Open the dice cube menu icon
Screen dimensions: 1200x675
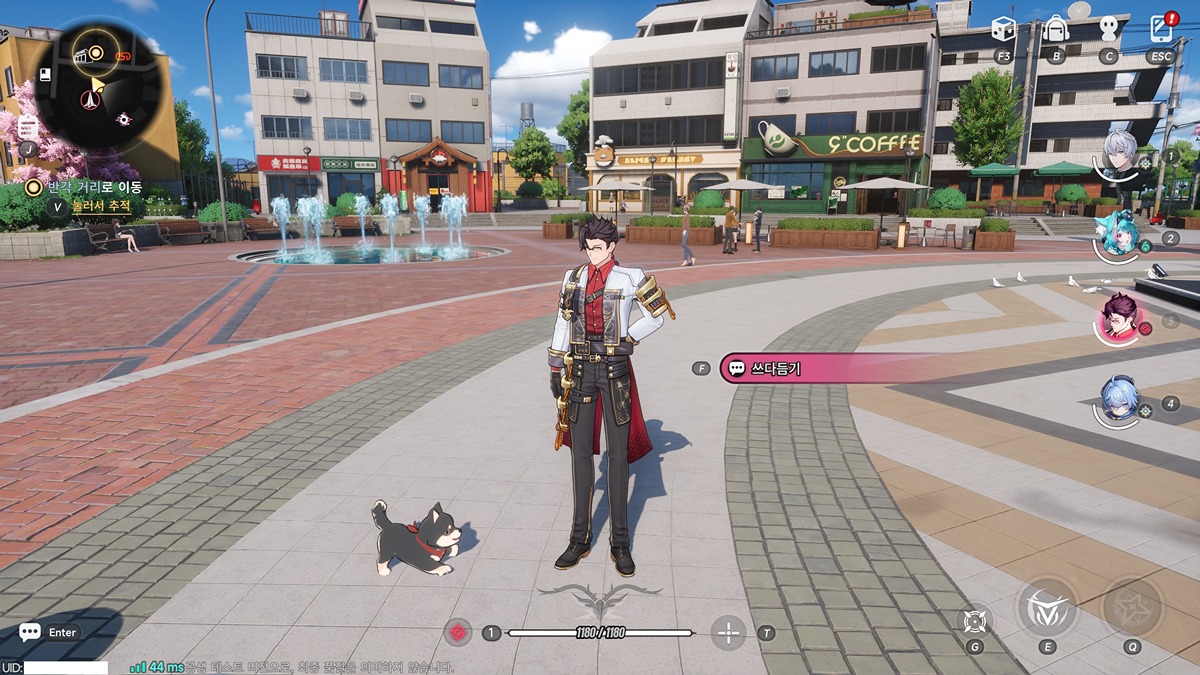point(1003,30)
